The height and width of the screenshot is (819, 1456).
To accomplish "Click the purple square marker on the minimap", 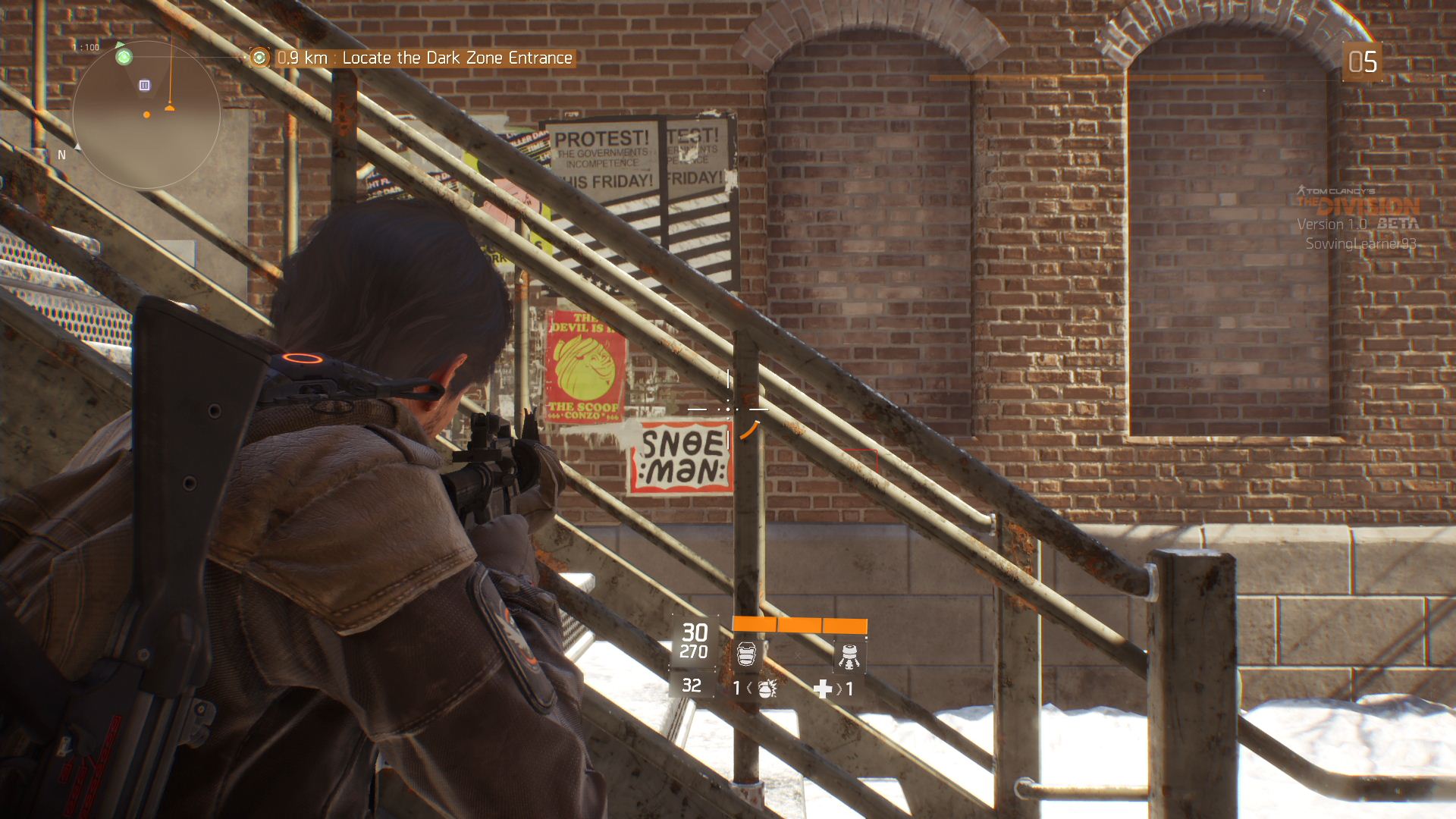I will (x=145, y=86).
